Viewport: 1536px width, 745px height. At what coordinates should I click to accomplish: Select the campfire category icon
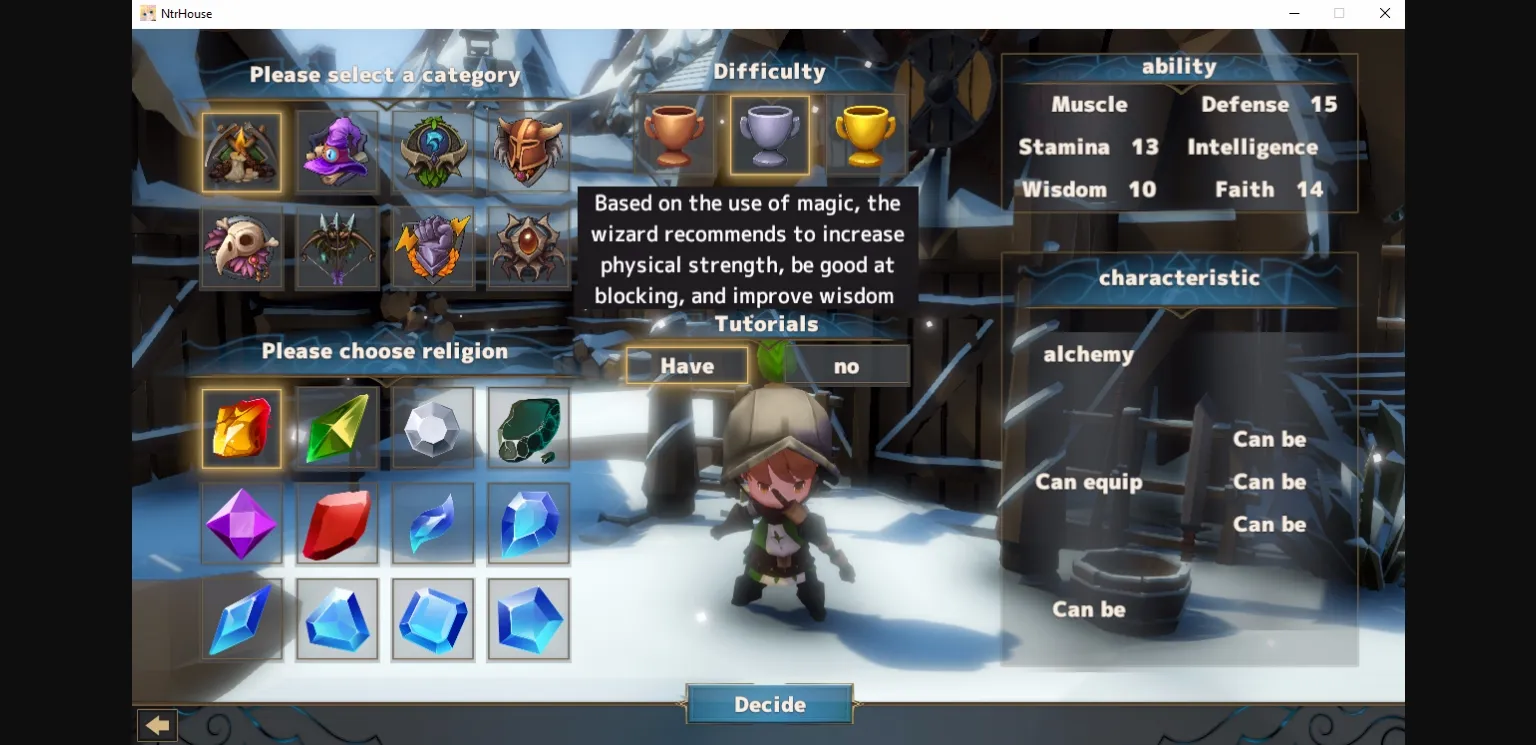click(241, 152)
